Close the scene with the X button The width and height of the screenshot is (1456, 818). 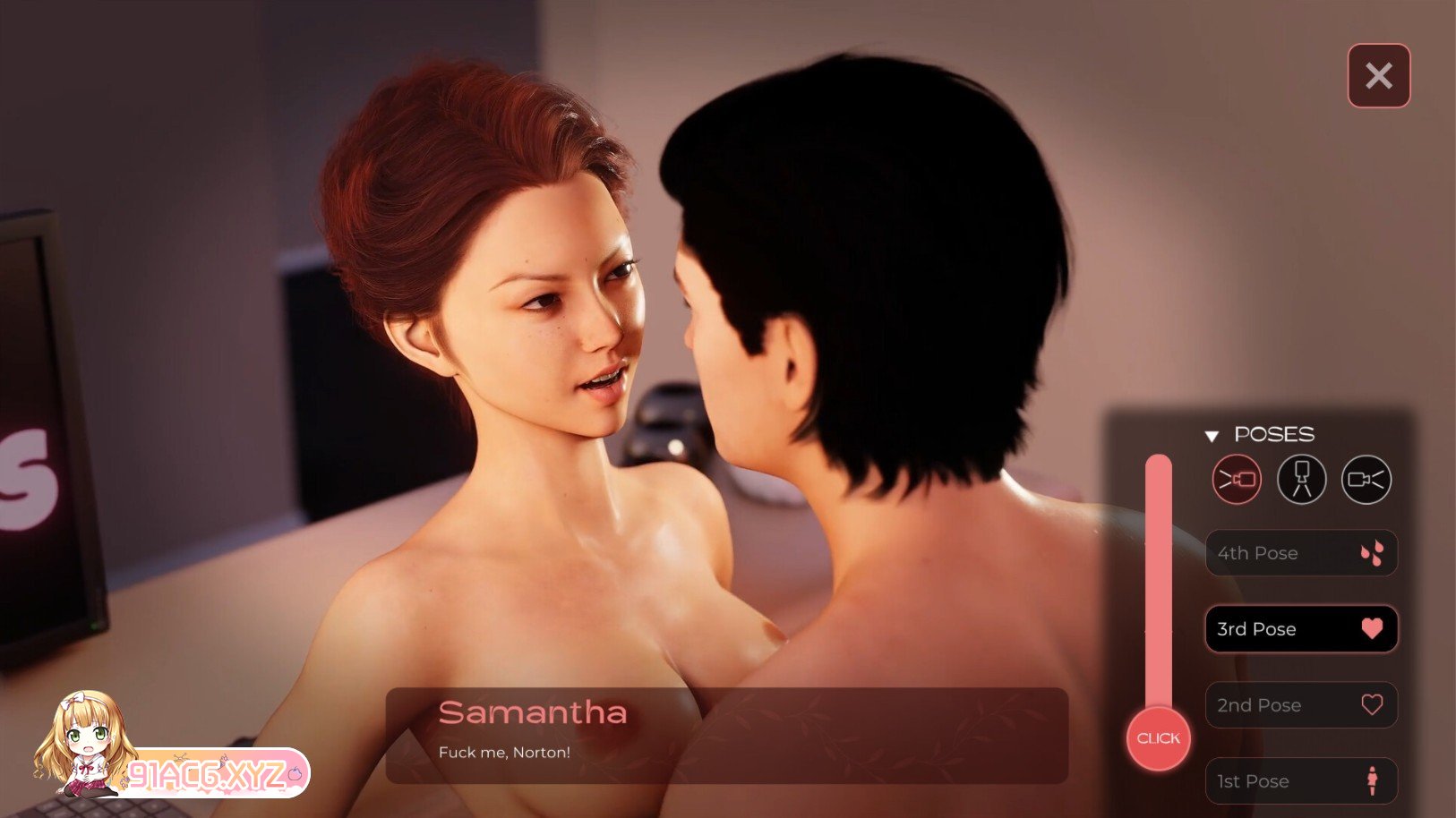(1378, 76)
